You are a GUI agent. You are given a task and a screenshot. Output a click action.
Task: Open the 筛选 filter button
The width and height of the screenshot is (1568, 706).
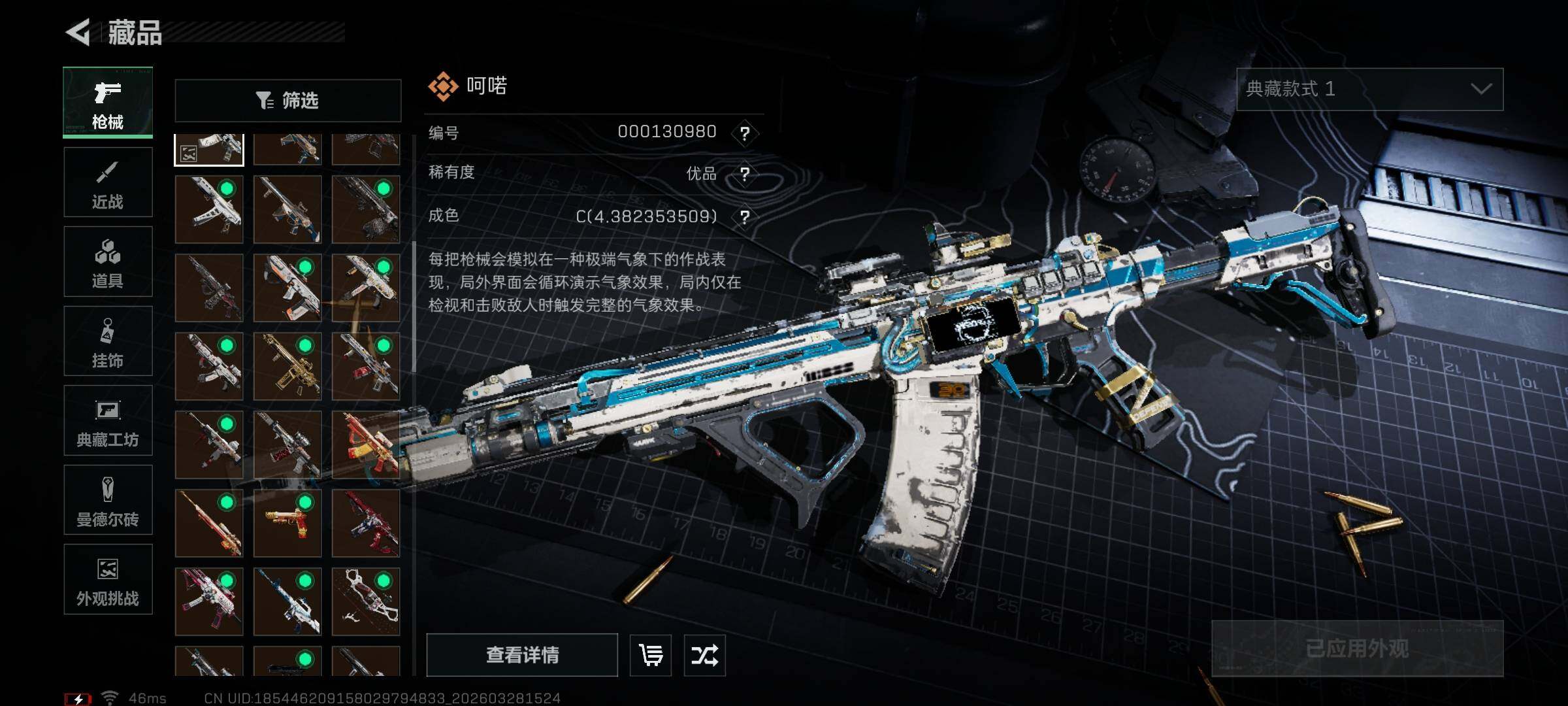[x=287, y=101]
